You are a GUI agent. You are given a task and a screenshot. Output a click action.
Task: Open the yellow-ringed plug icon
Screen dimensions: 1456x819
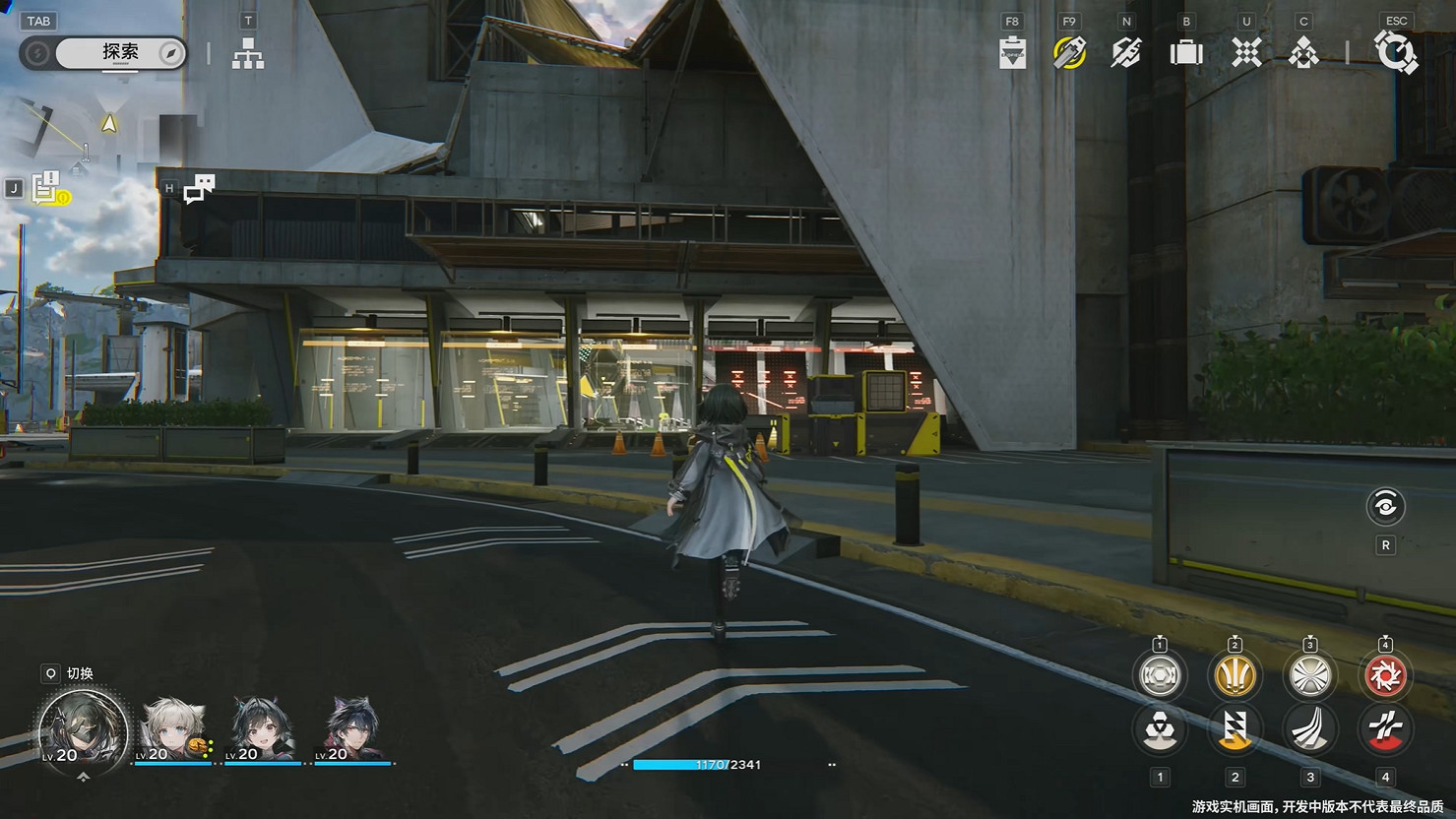click(x=1069, y=53)
